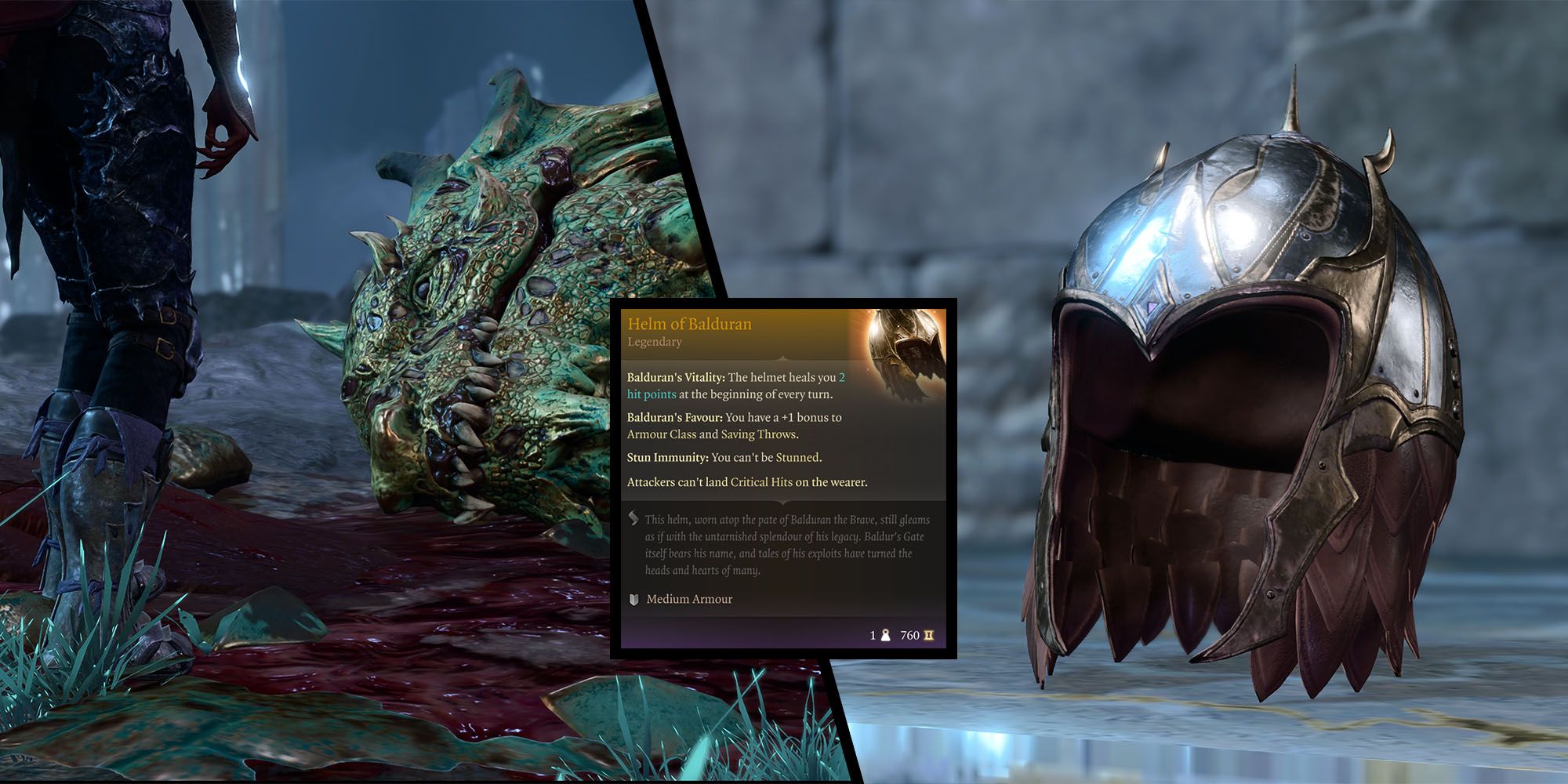Click Balduran's Favour ability text

point(675,417)
